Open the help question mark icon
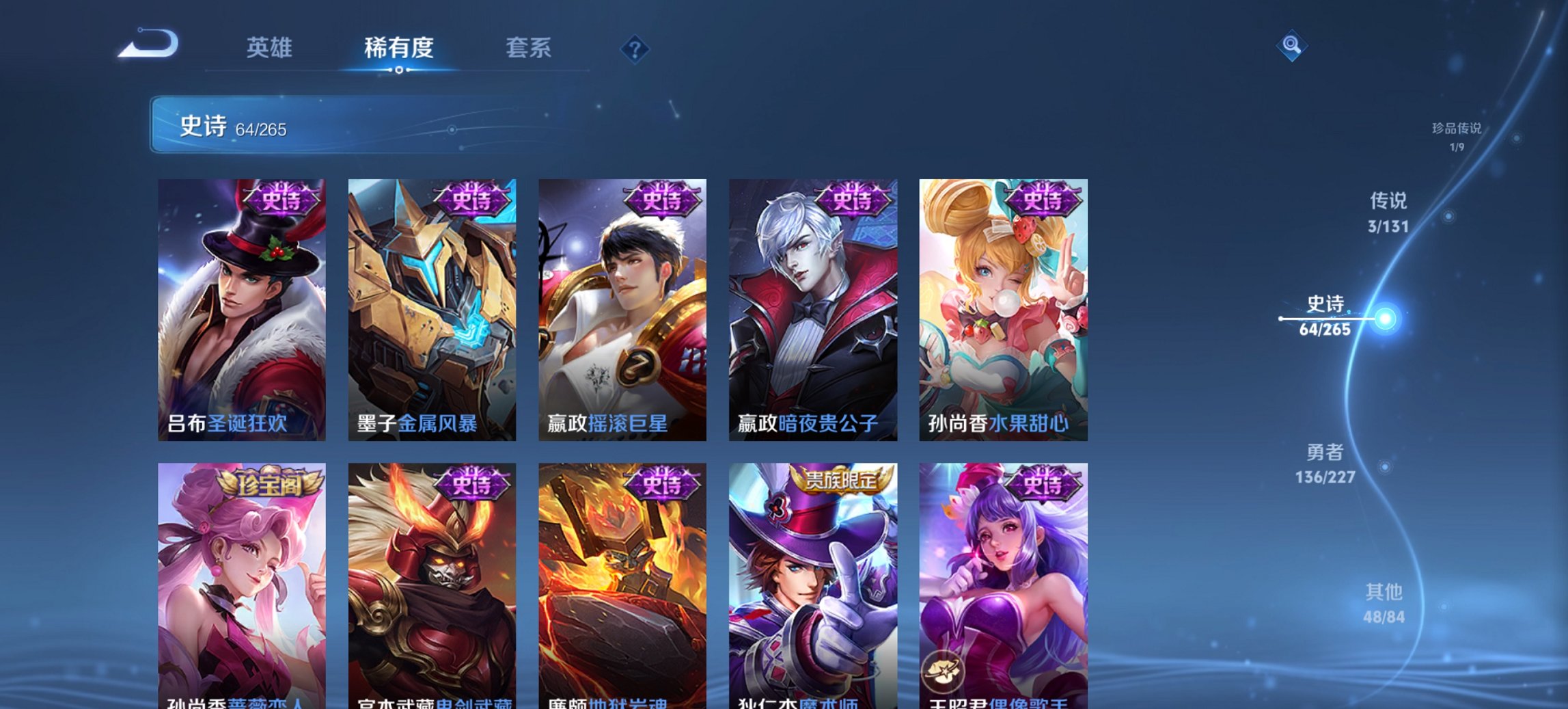Image resolution: width=1568 pixels, height=709 pixels. 635,49
